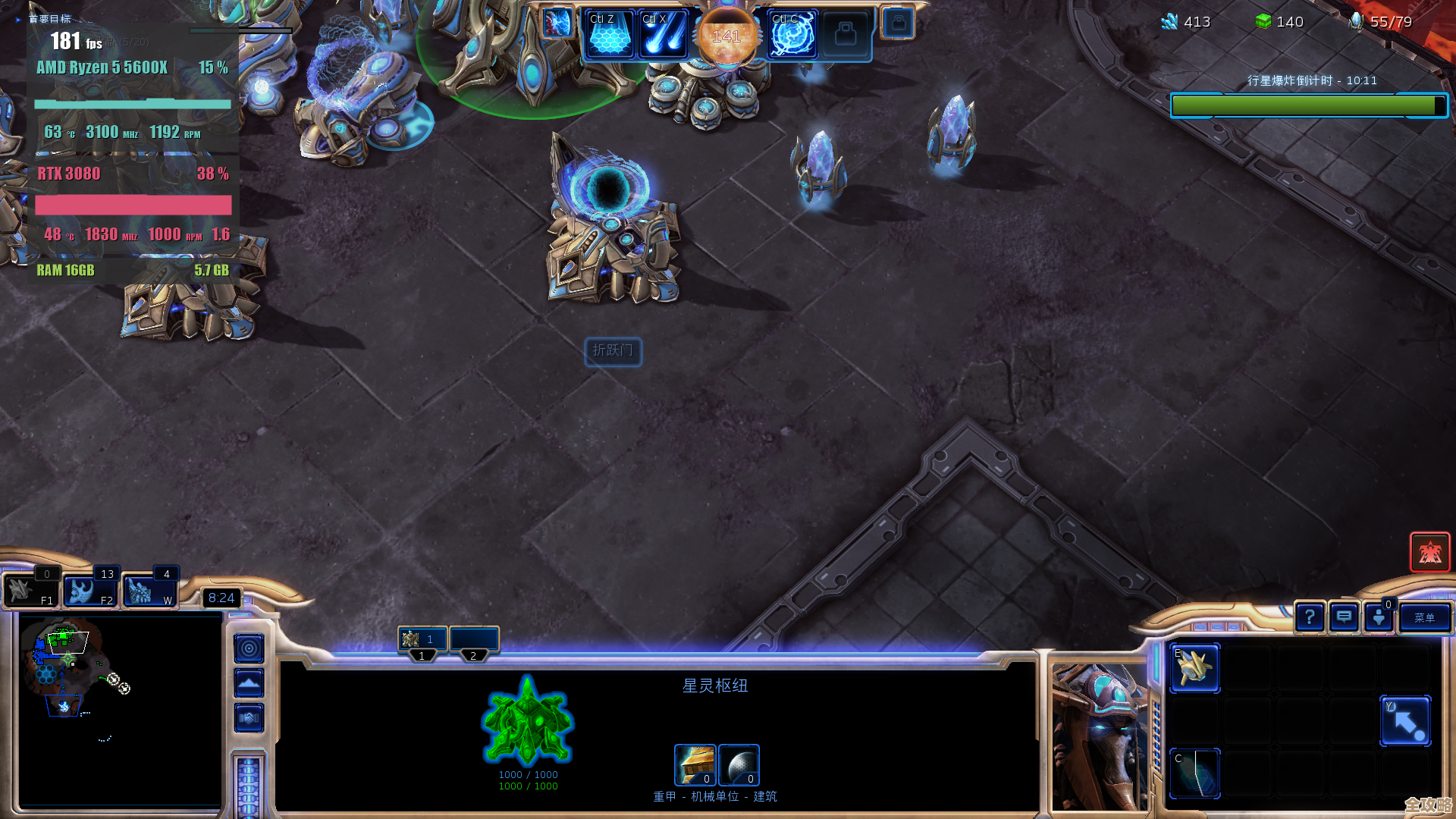Image resolution: width=1456 pixels, height=819 pixels.
Task: Train the golden probe unit from command card
Action: click(1195, 668)
